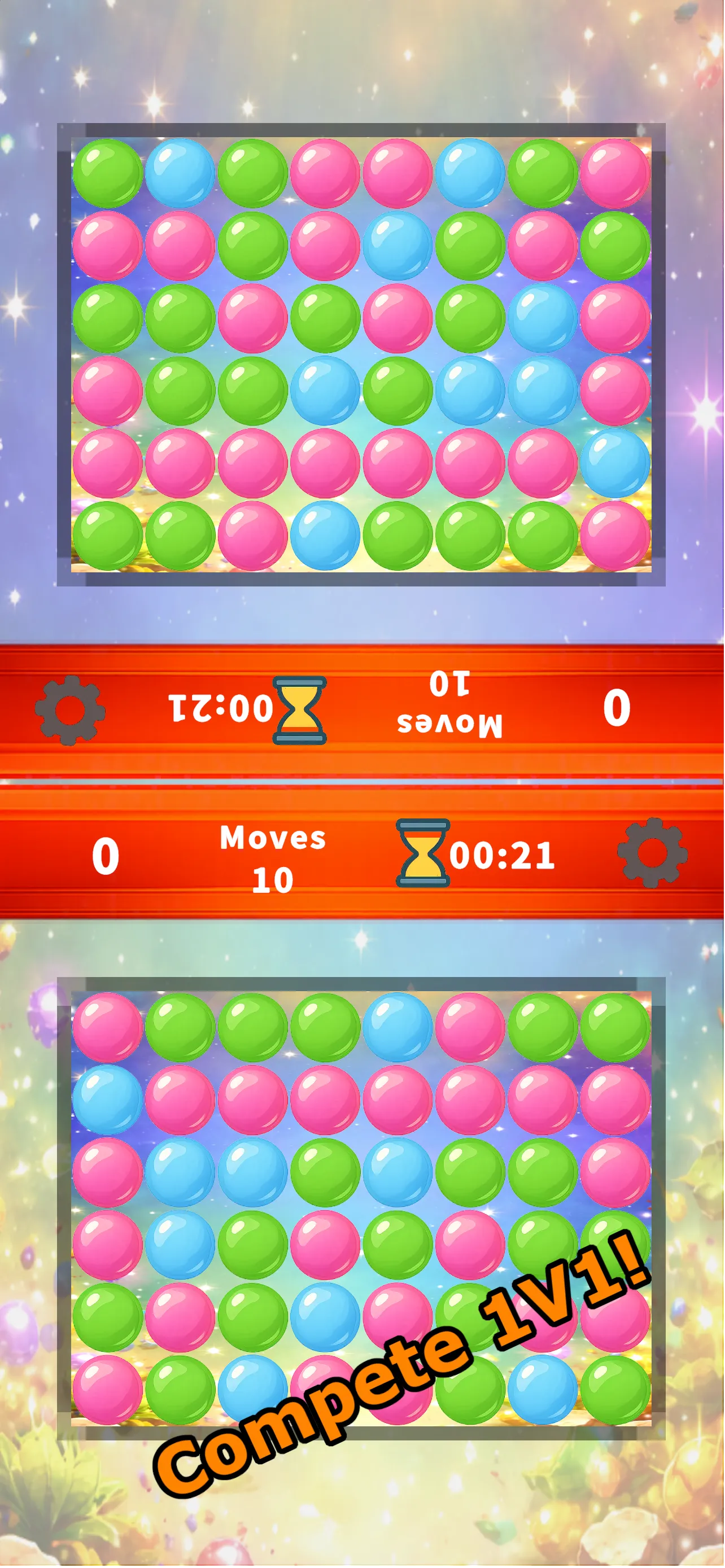Select the green bubble at the bottom-left of the upper board

pyautogui.click(x=108, y=536)
